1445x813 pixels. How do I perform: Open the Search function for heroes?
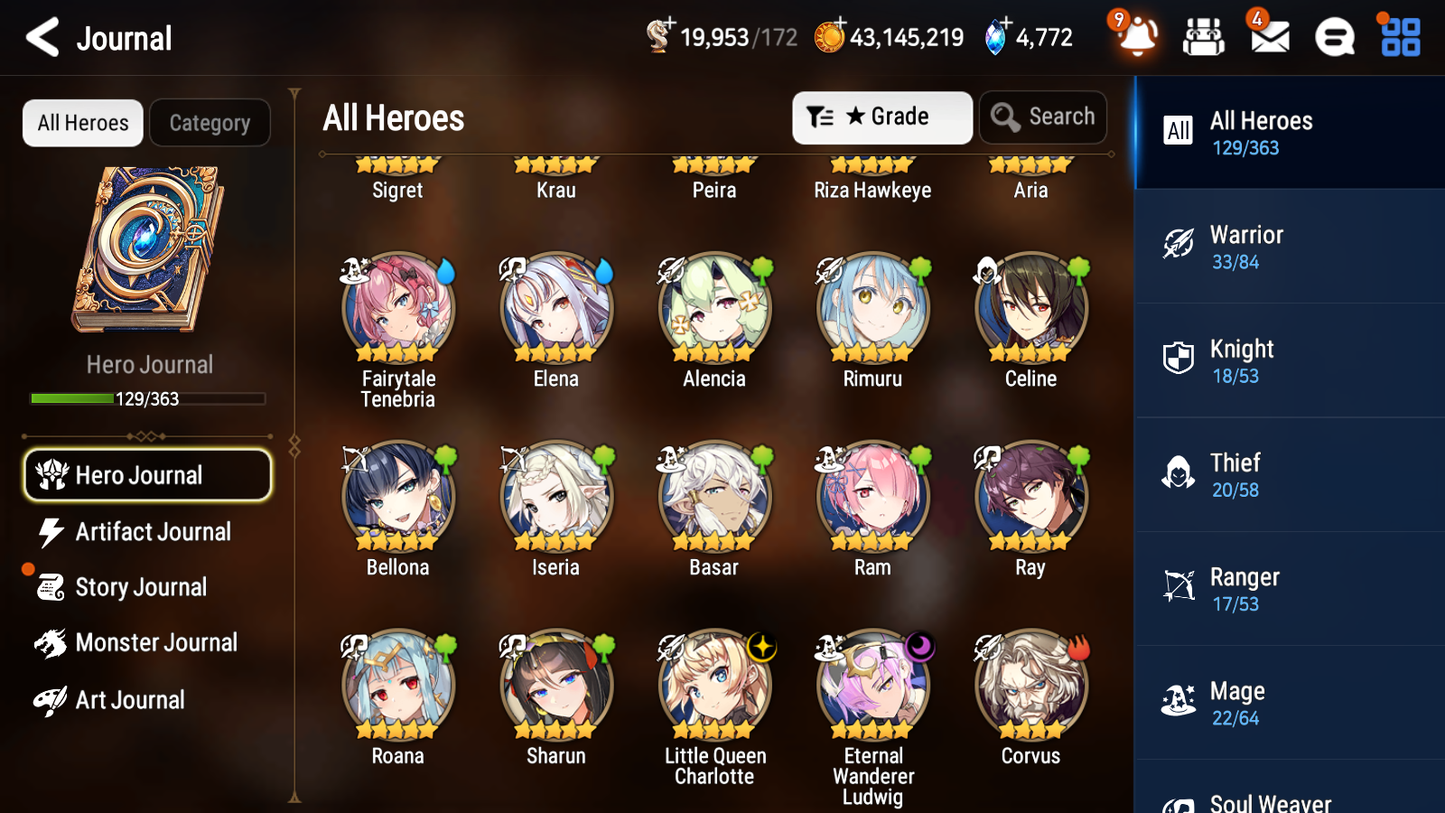tap(1043, 116)
